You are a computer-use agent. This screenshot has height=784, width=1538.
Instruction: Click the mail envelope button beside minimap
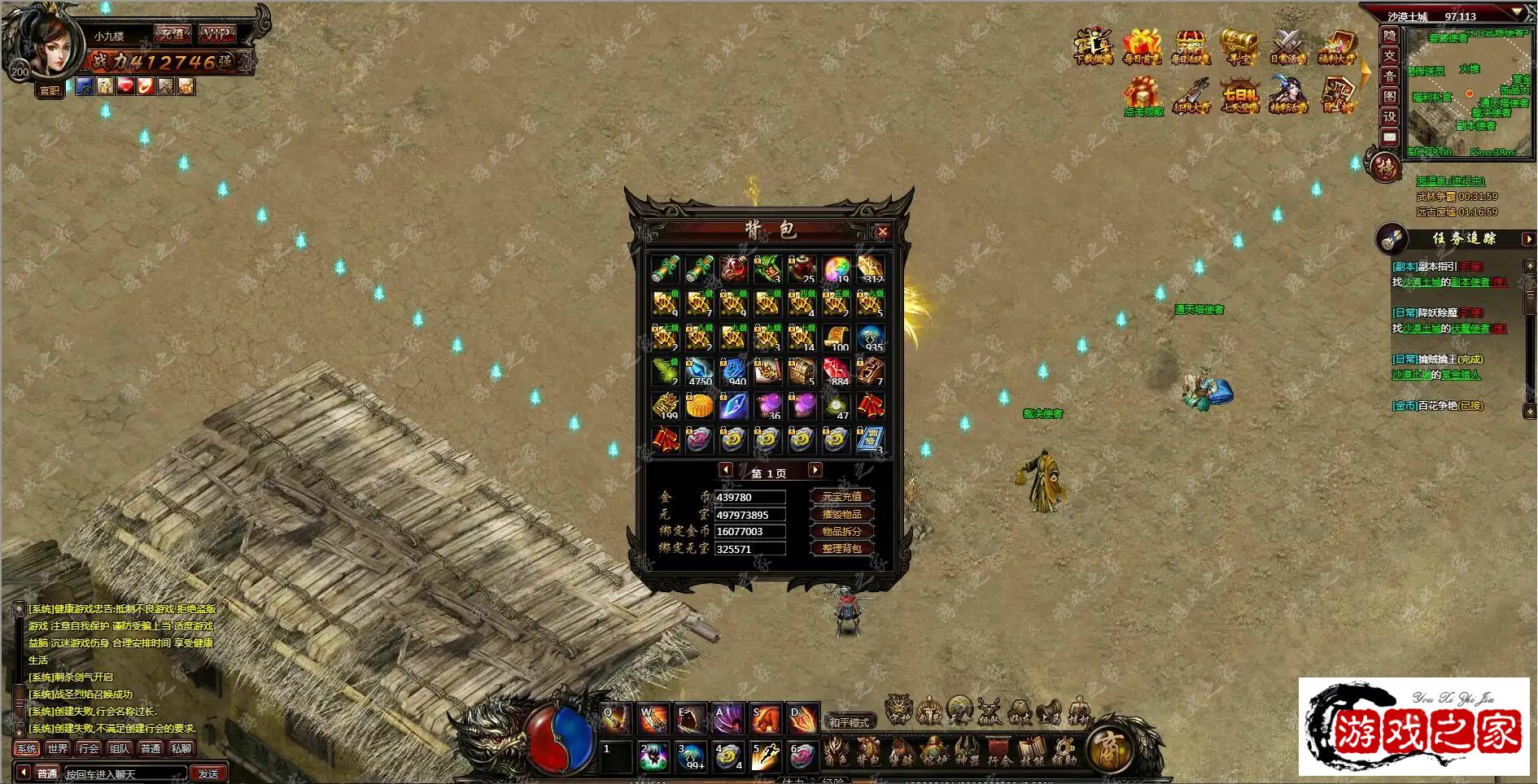pos(1390,137)
